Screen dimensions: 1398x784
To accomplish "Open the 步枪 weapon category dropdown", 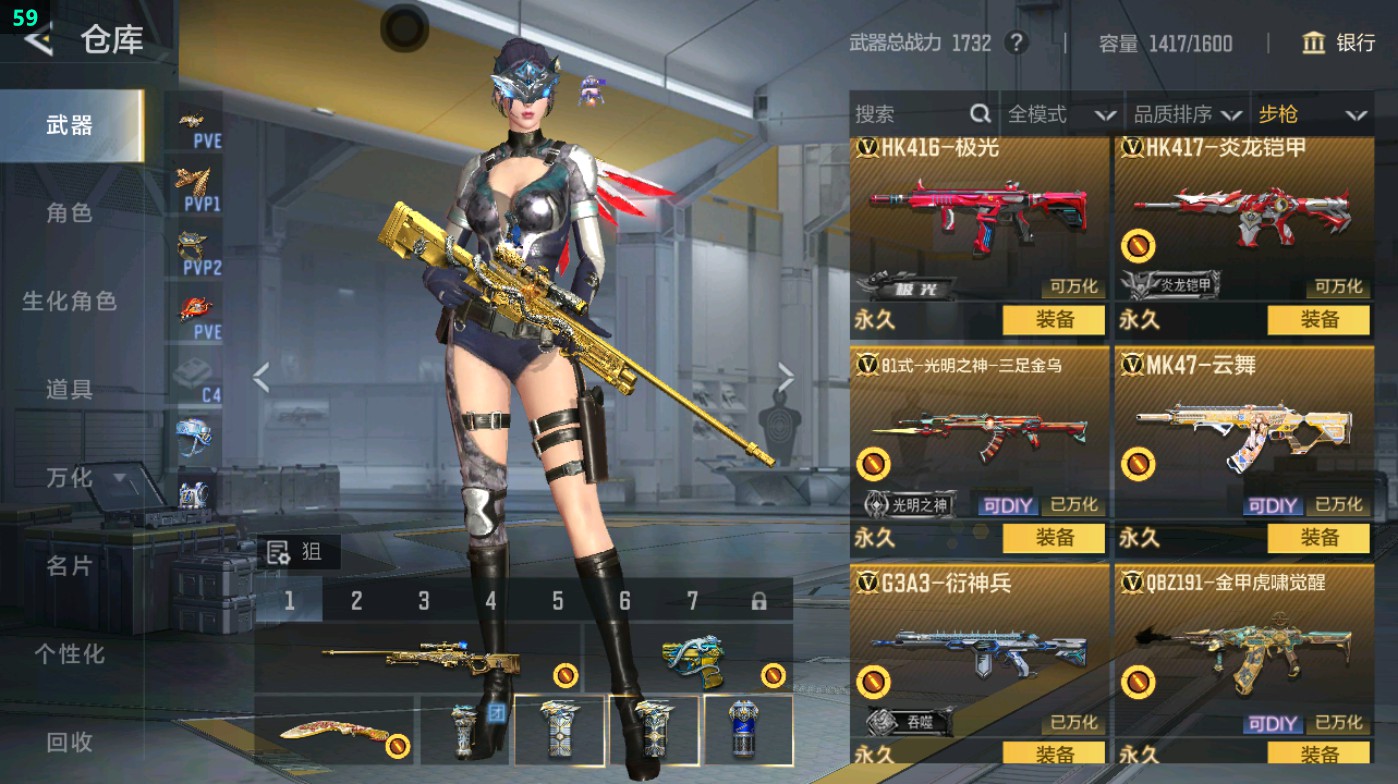I will coord(1312,114).
